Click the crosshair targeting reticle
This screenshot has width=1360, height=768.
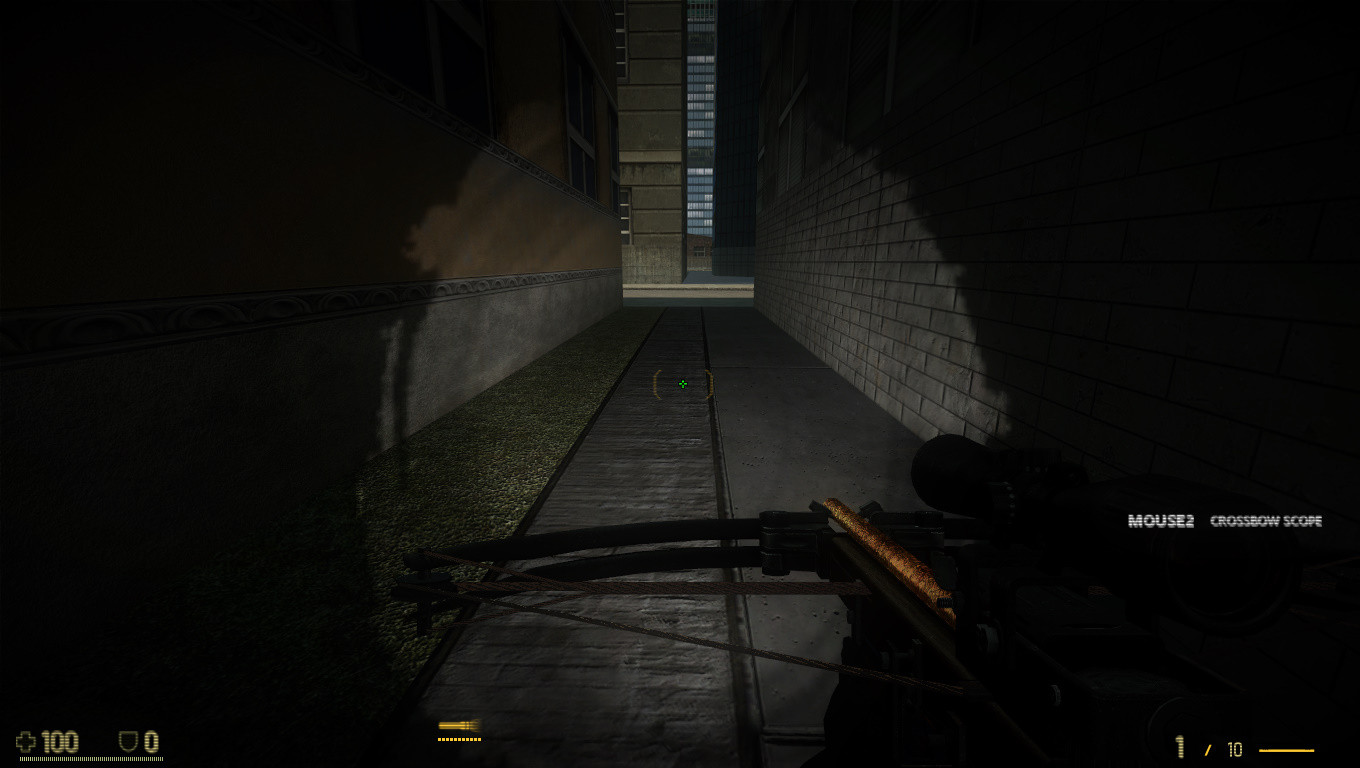pos(683,384)
